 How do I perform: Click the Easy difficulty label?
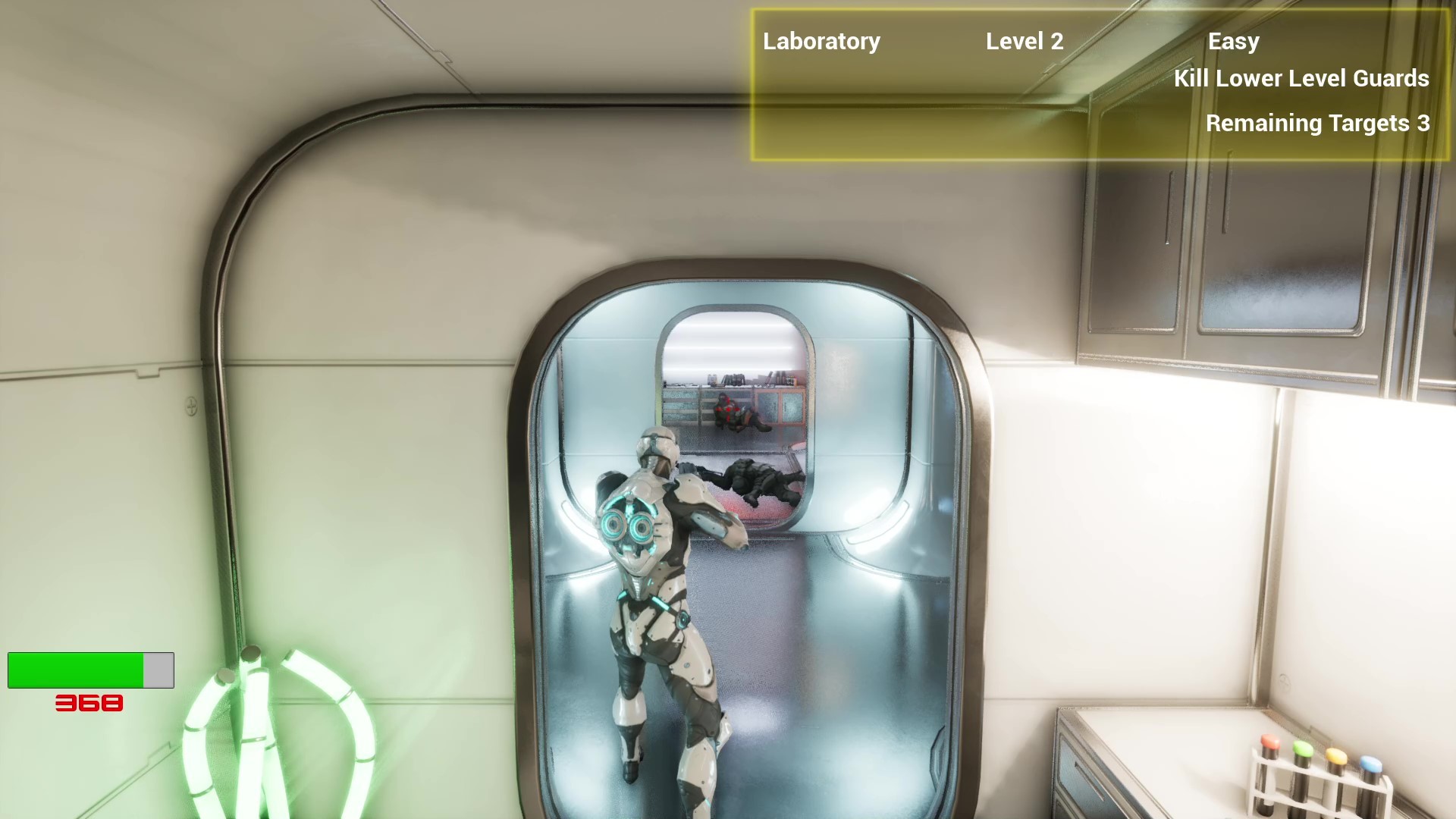[x=1234, y=42]
